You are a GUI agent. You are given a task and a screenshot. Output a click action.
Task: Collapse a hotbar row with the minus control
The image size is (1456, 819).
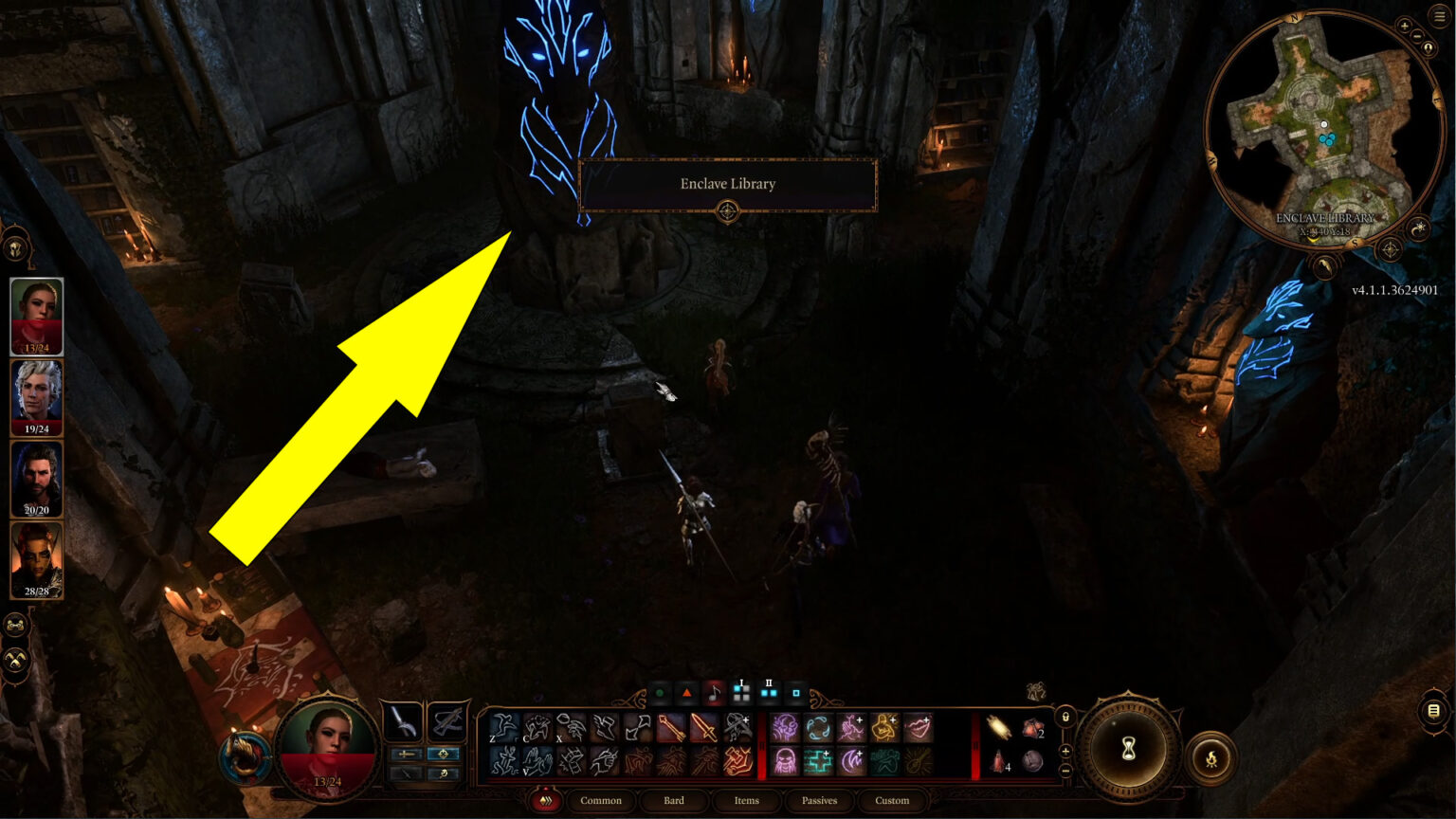point(1065,771)
